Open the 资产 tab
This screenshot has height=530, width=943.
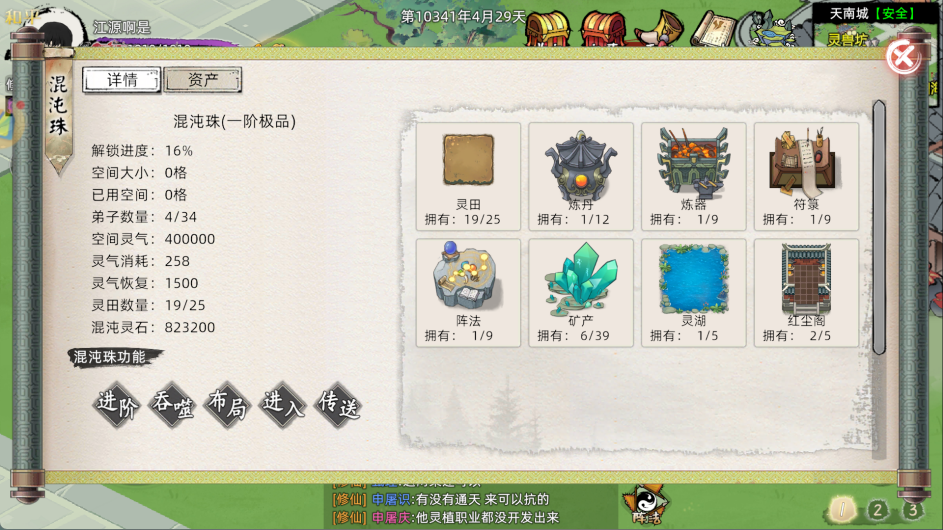202,80
